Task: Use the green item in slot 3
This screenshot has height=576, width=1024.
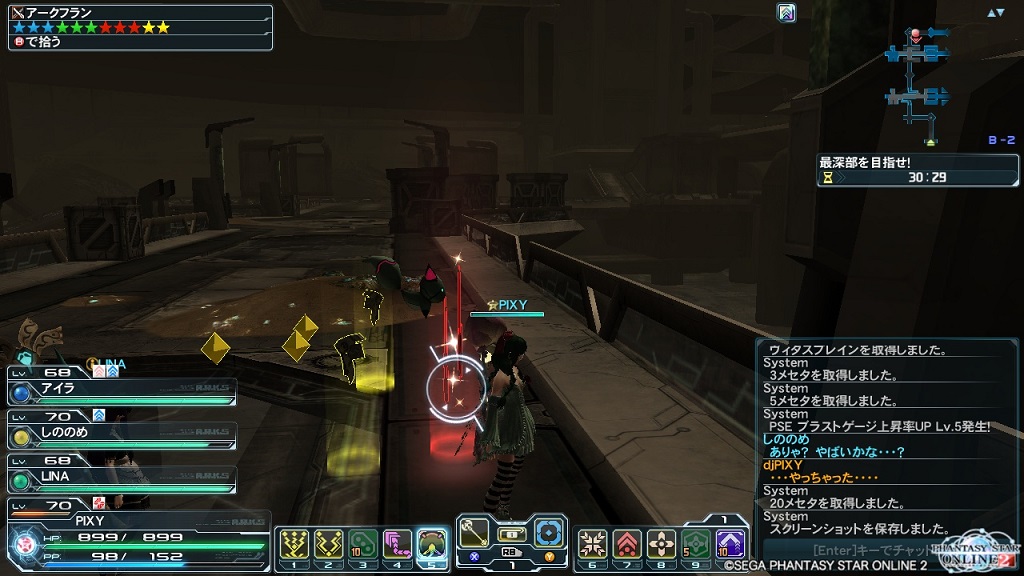Action: pyautogui.click(x=363, y=543)
